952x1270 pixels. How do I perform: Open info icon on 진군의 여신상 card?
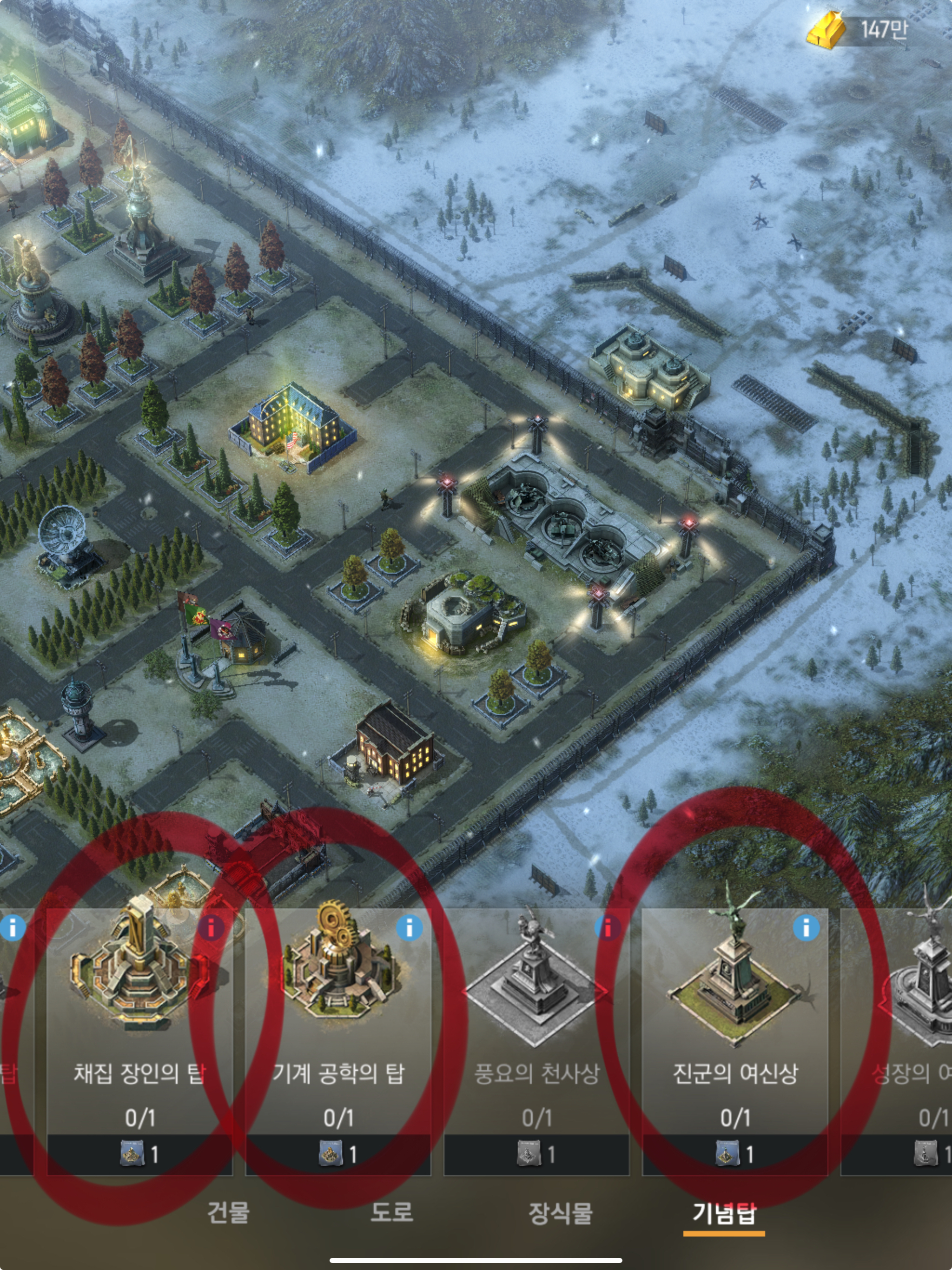pyautogui.click(x=806, y=928)
